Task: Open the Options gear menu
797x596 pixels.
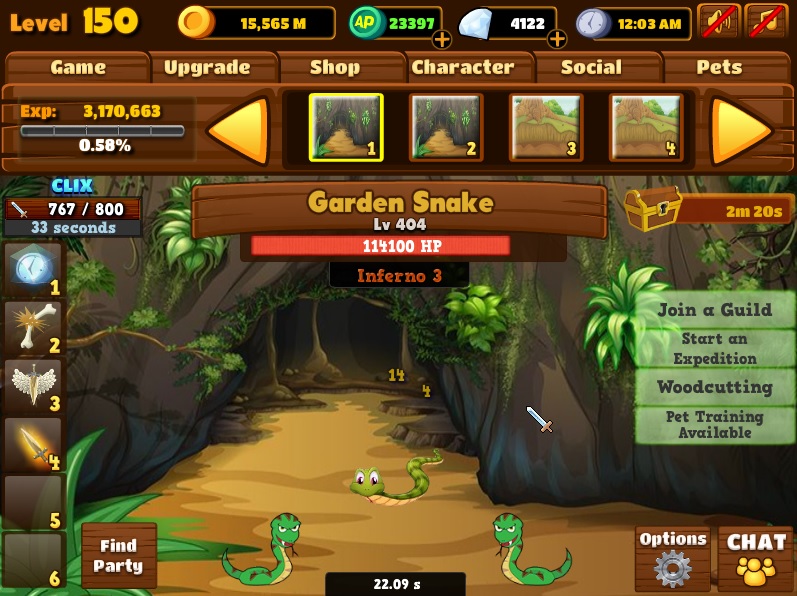Action: coord(672,558)
